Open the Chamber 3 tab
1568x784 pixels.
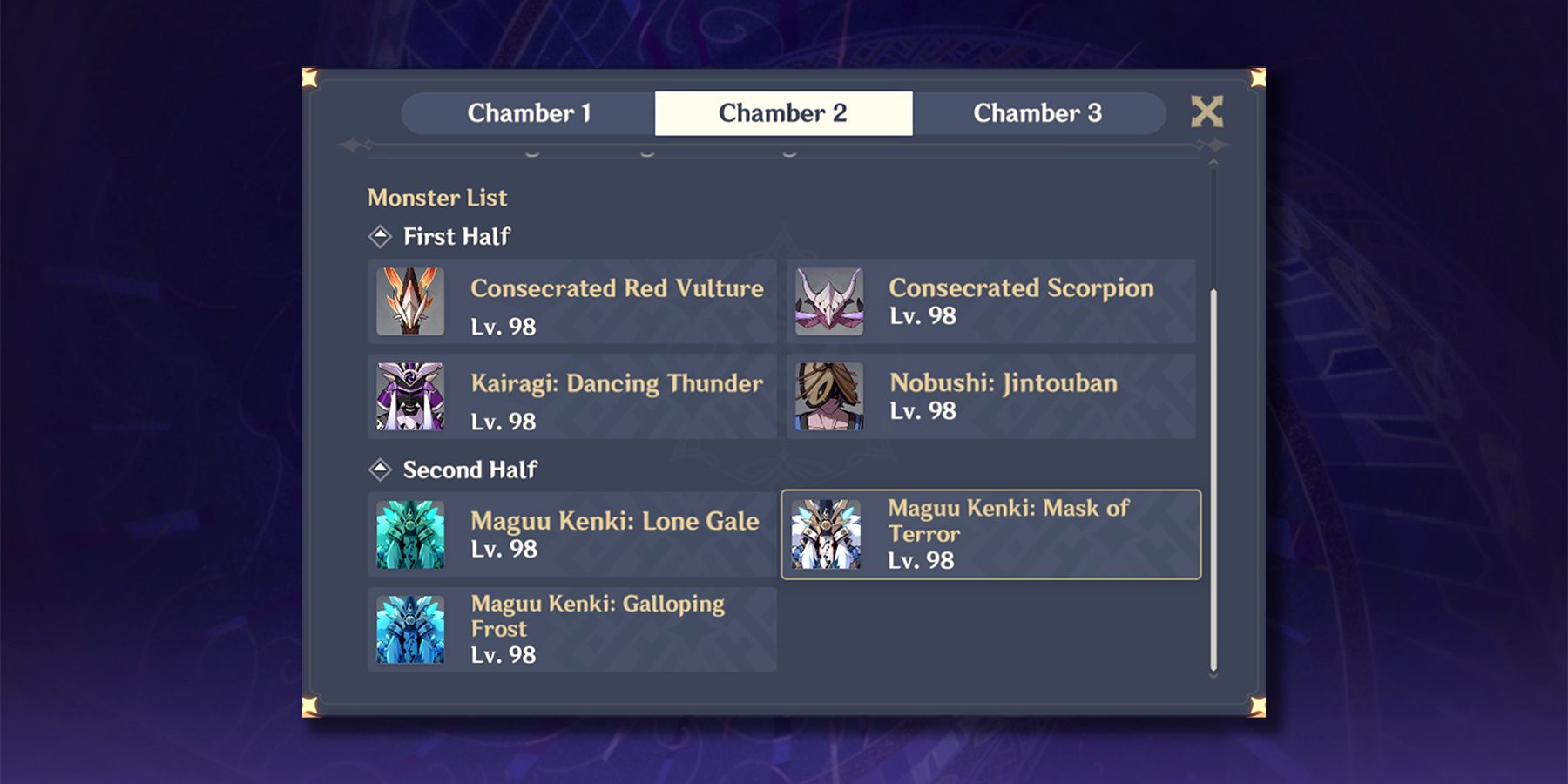click(x=1040, y=112)
